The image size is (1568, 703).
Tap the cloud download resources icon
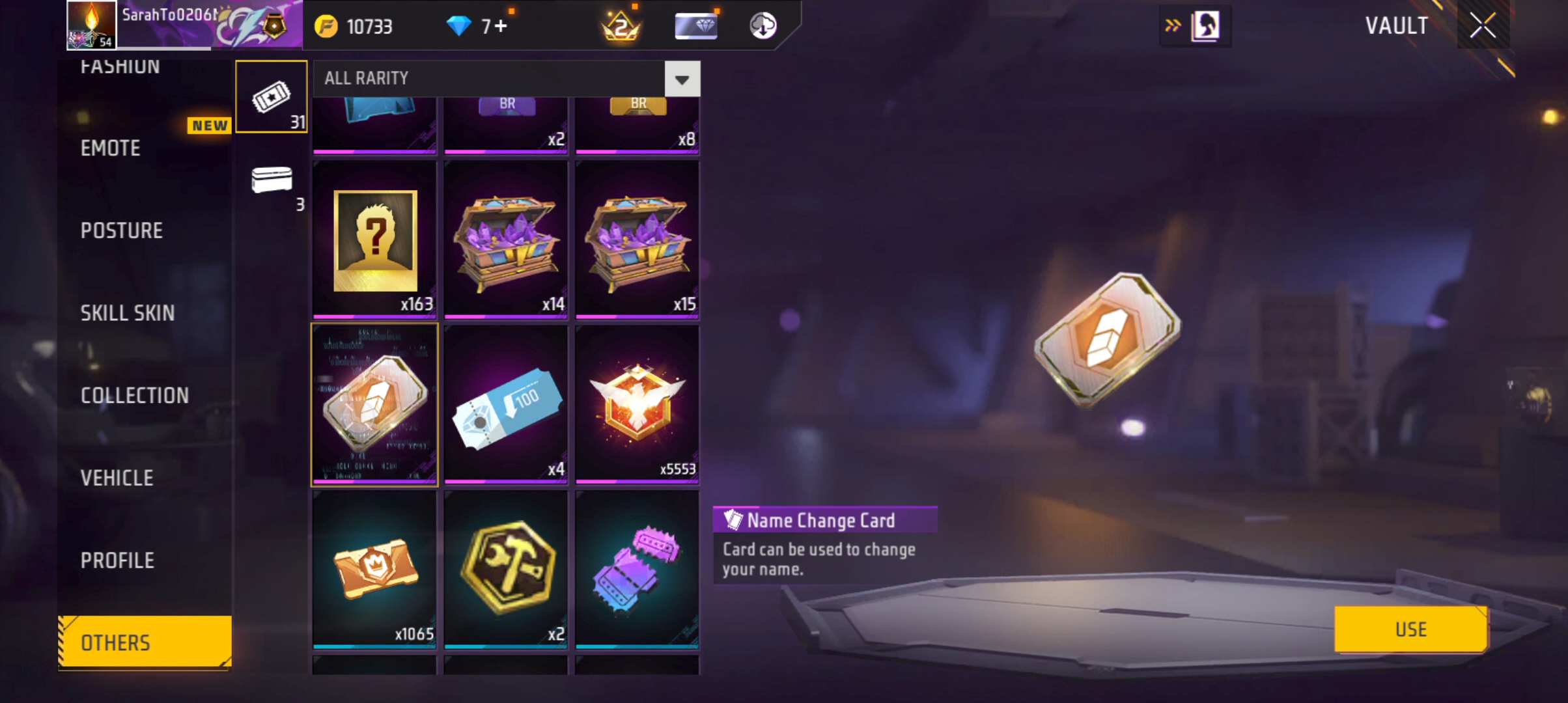(763, 26)
